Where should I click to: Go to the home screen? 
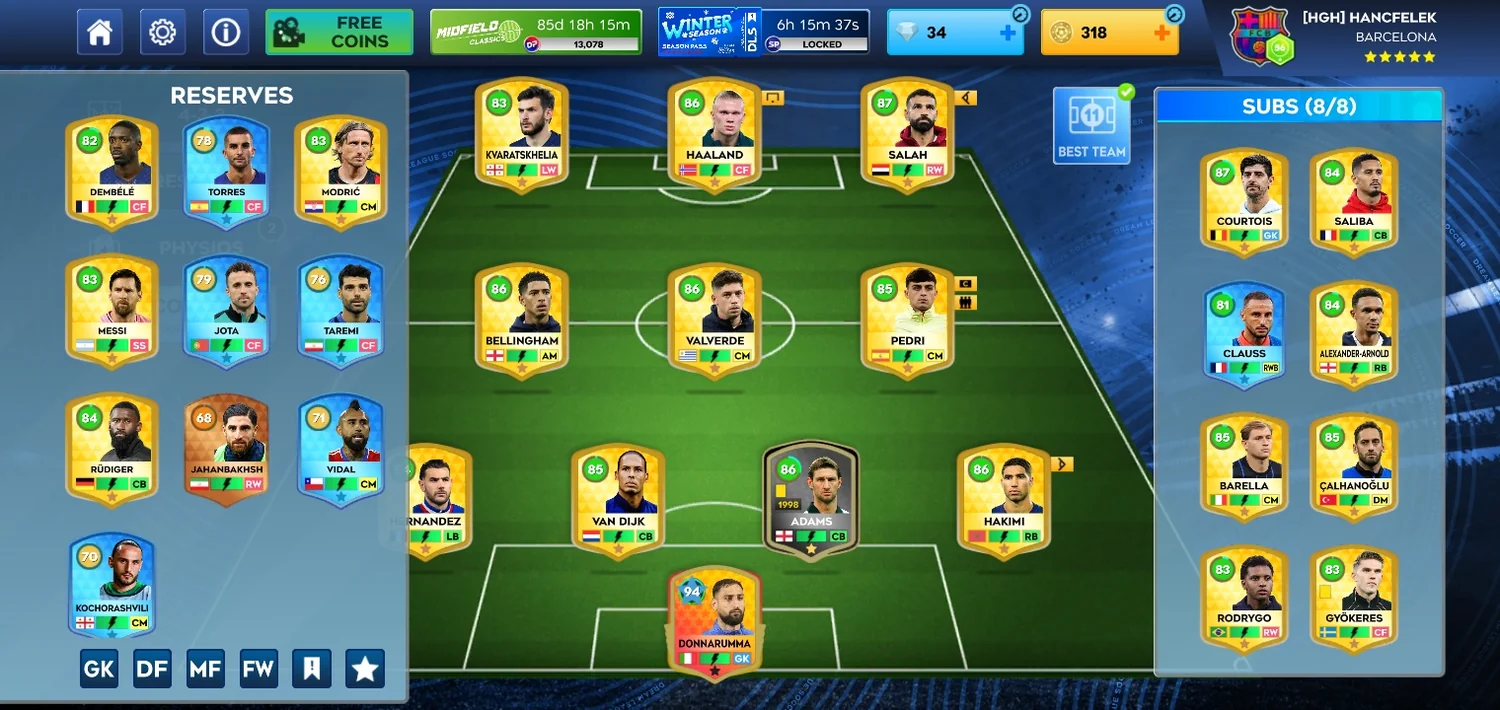point(99,32)
